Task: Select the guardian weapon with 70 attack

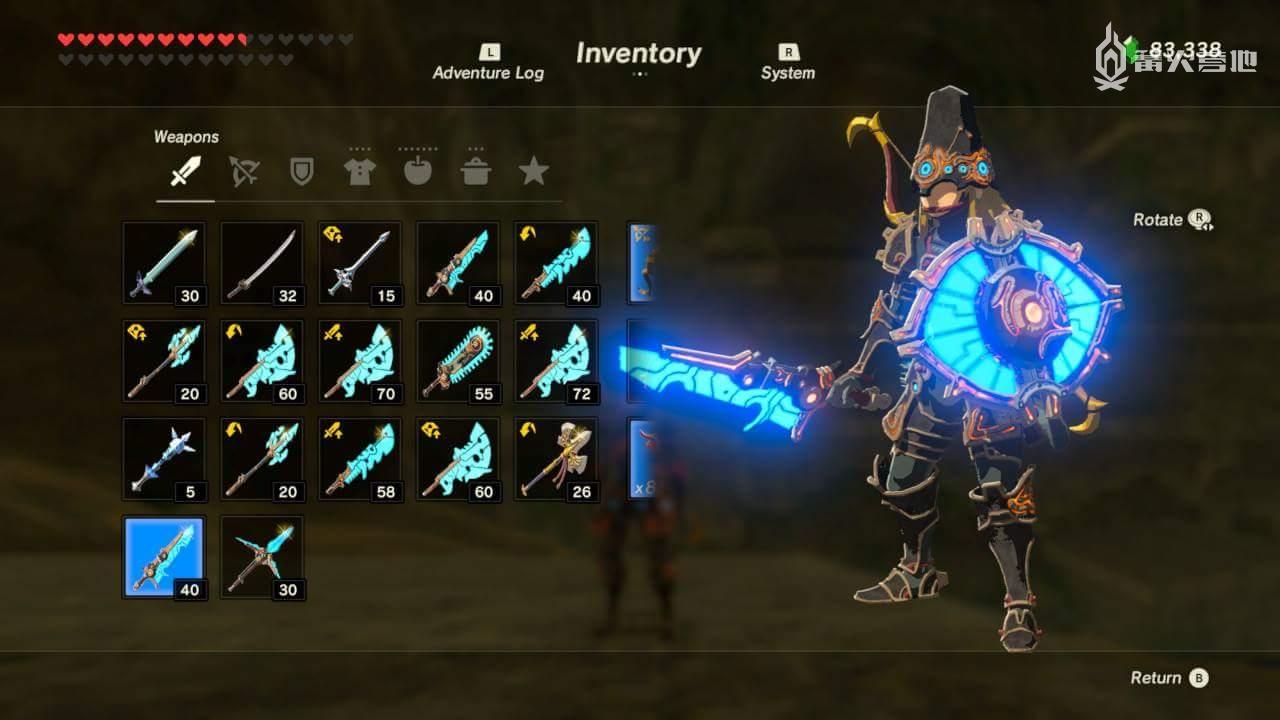Action: [x=360, y=361]
